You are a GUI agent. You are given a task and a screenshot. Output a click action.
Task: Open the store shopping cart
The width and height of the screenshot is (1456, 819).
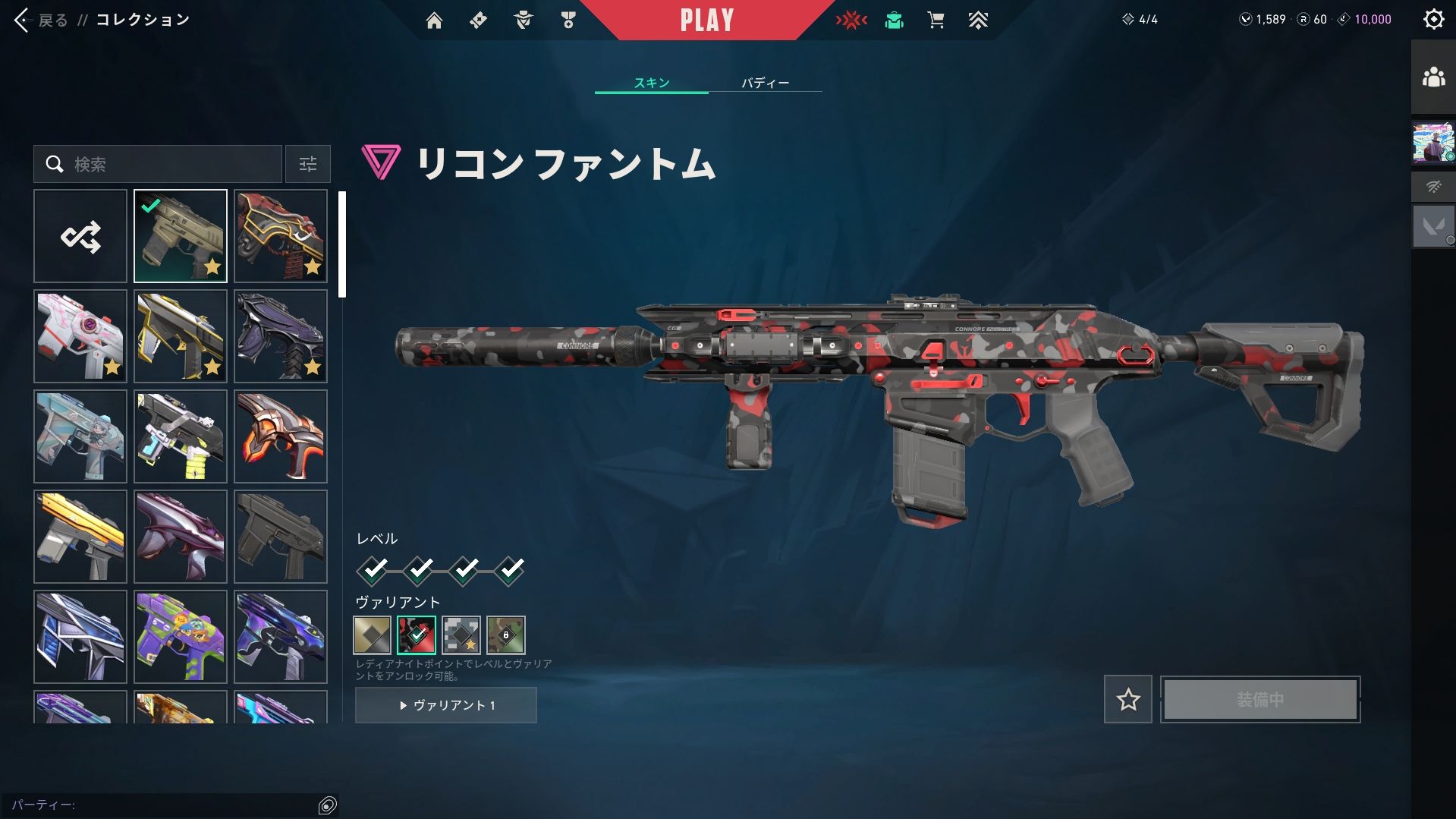click(936, 20)
